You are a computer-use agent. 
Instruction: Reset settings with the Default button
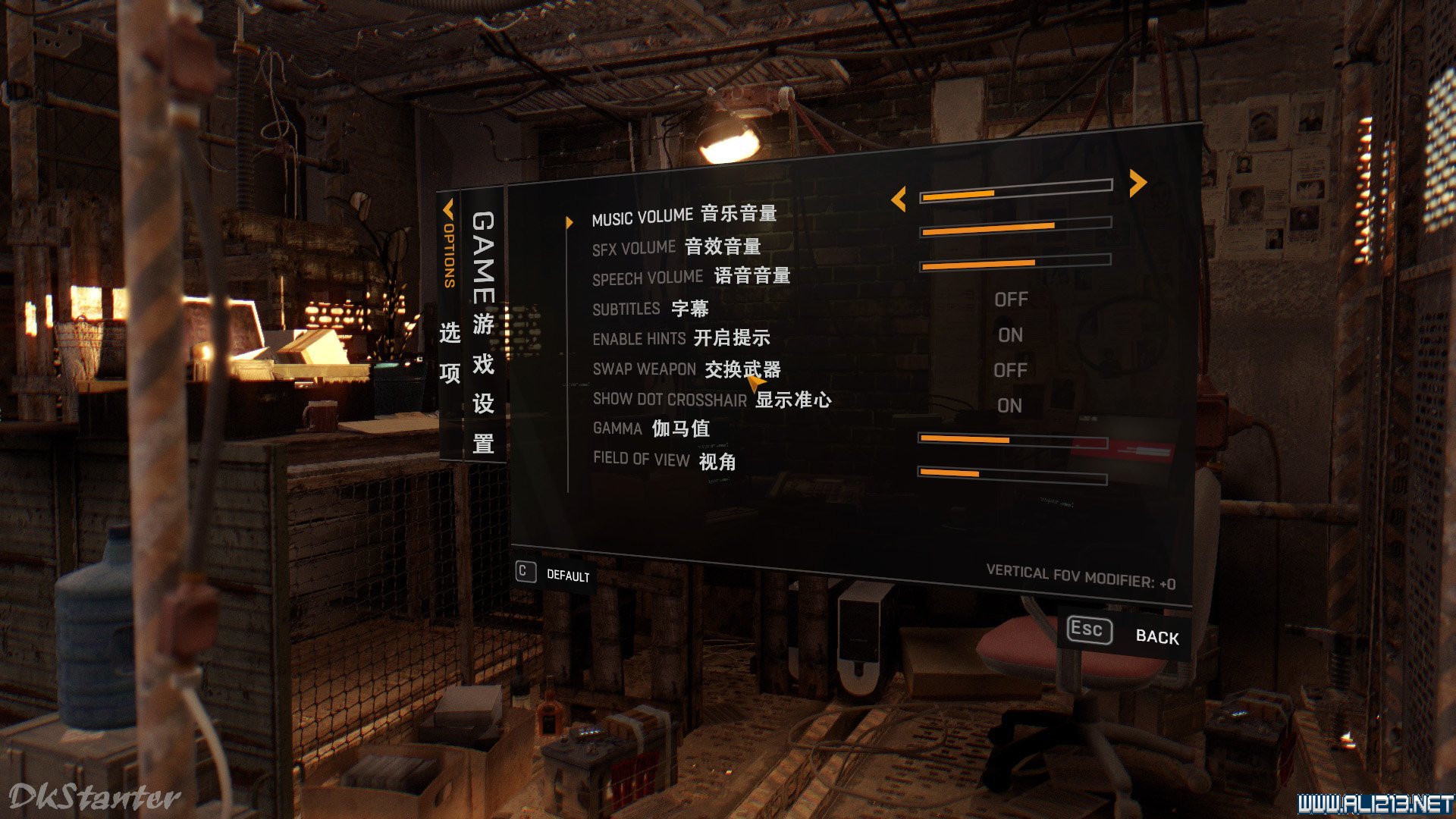(x=554, y=574)
